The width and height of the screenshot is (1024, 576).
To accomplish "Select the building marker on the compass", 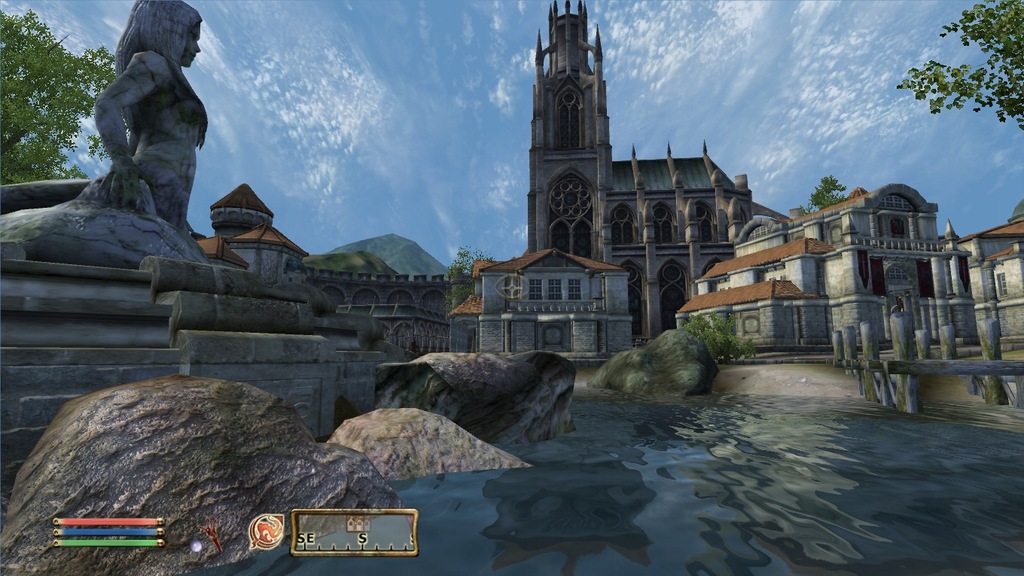I will point(354,523).
